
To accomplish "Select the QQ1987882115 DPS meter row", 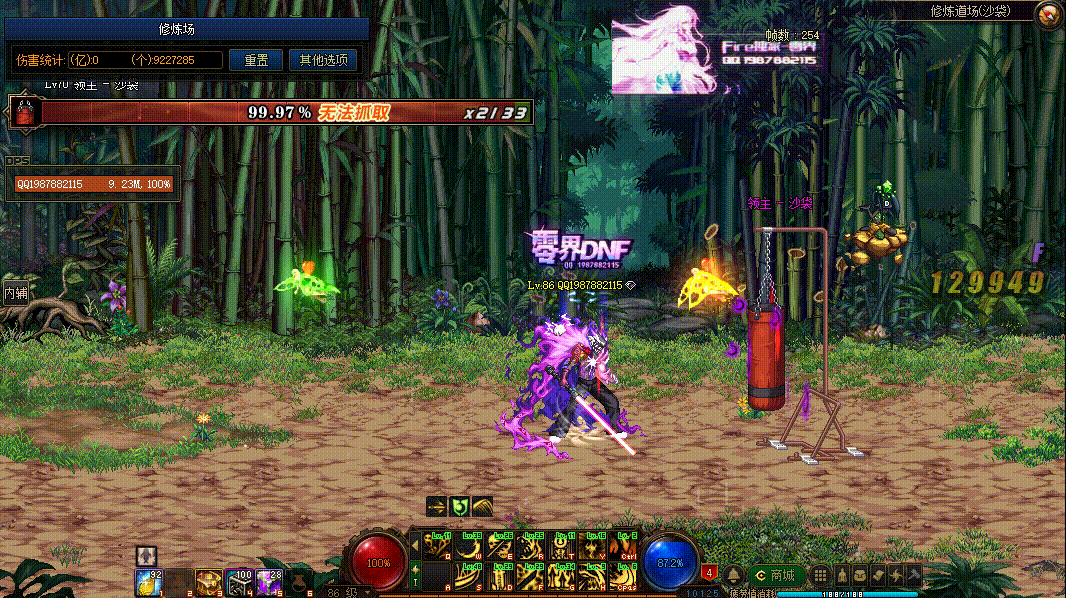I will point(93,184).
